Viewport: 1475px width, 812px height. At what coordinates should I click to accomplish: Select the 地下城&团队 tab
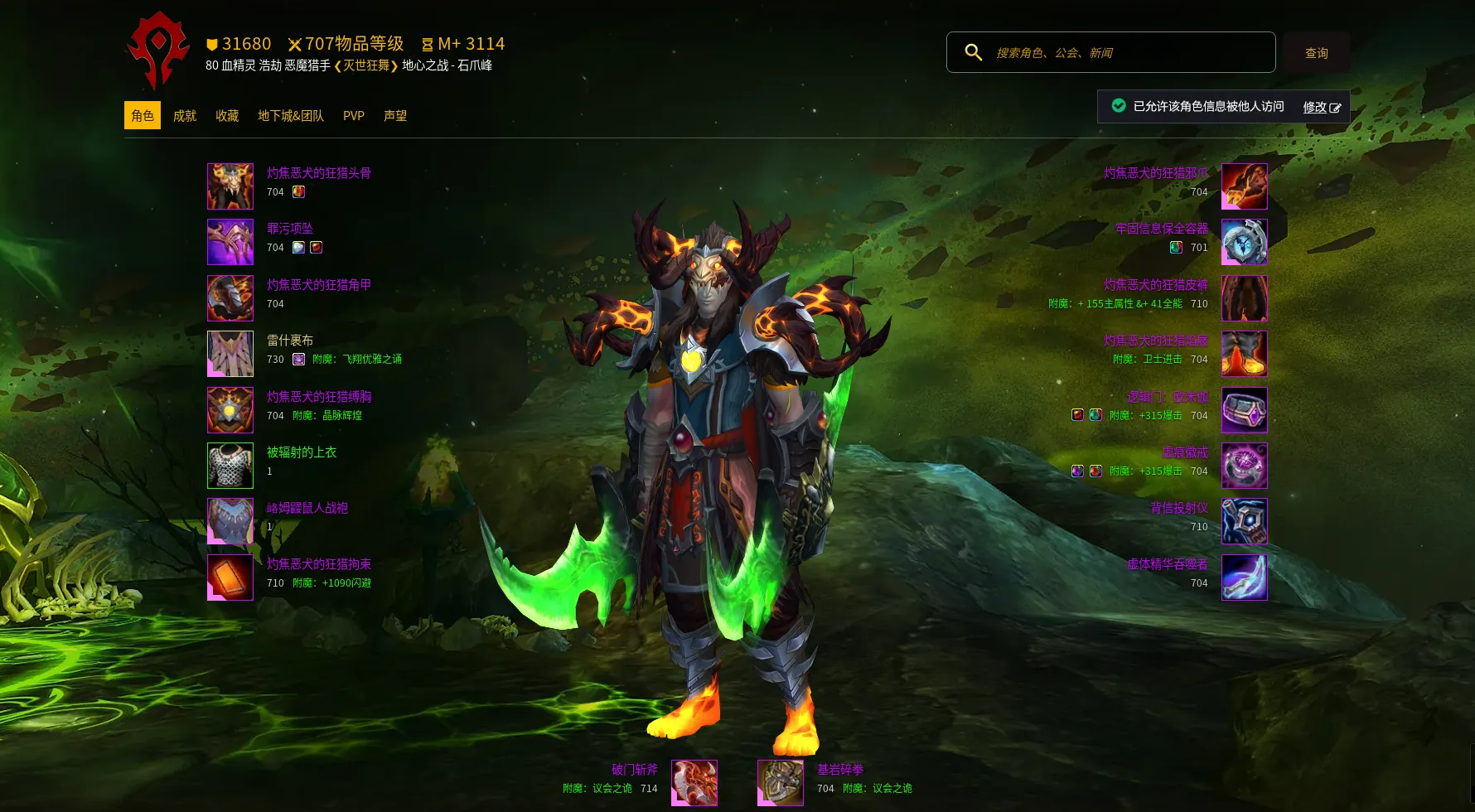point(291,116)
